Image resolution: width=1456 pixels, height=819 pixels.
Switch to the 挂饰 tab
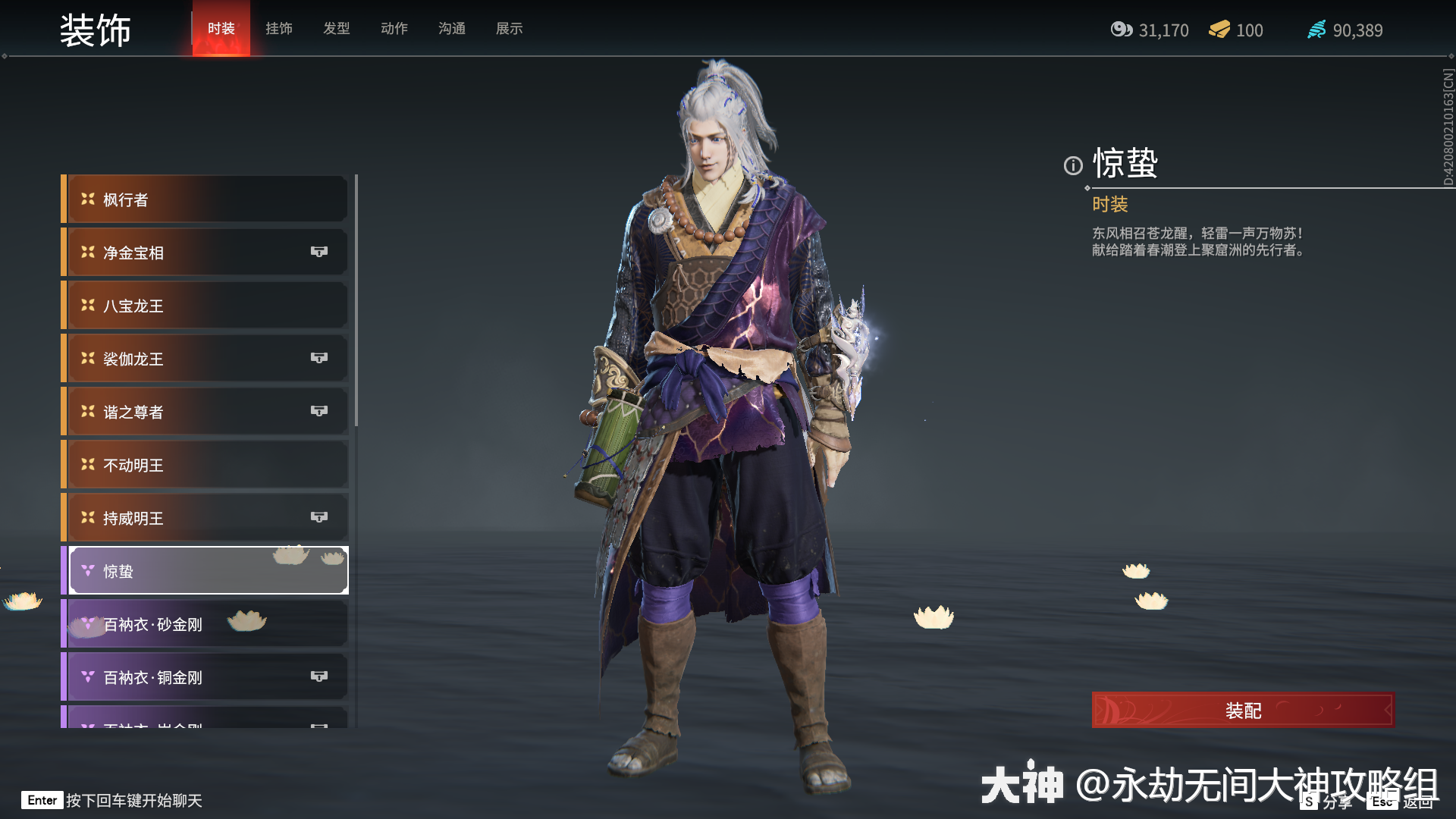(279, 28)
